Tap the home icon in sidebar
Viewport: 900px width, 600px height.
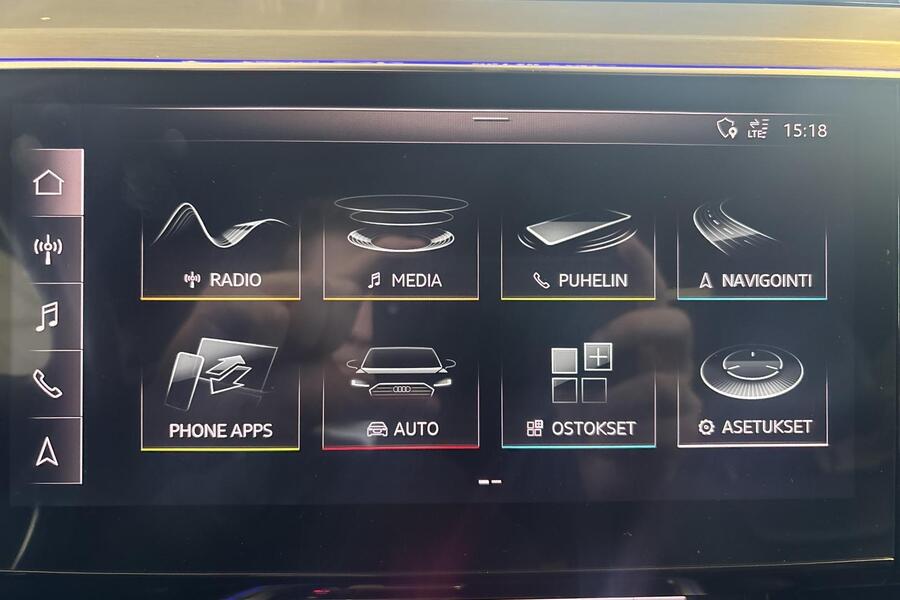pos(49,183)
